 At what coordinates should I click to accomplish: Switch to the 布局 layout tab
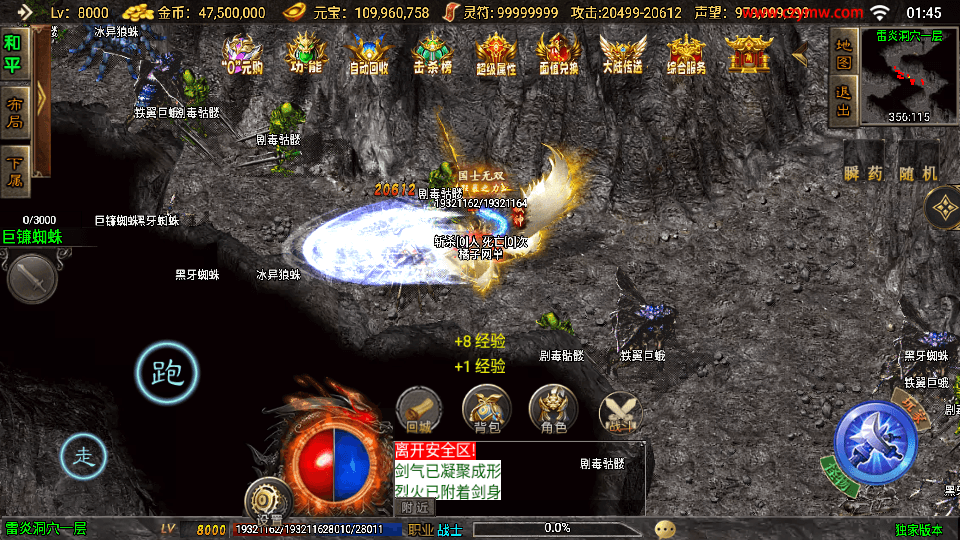[14, 113]
